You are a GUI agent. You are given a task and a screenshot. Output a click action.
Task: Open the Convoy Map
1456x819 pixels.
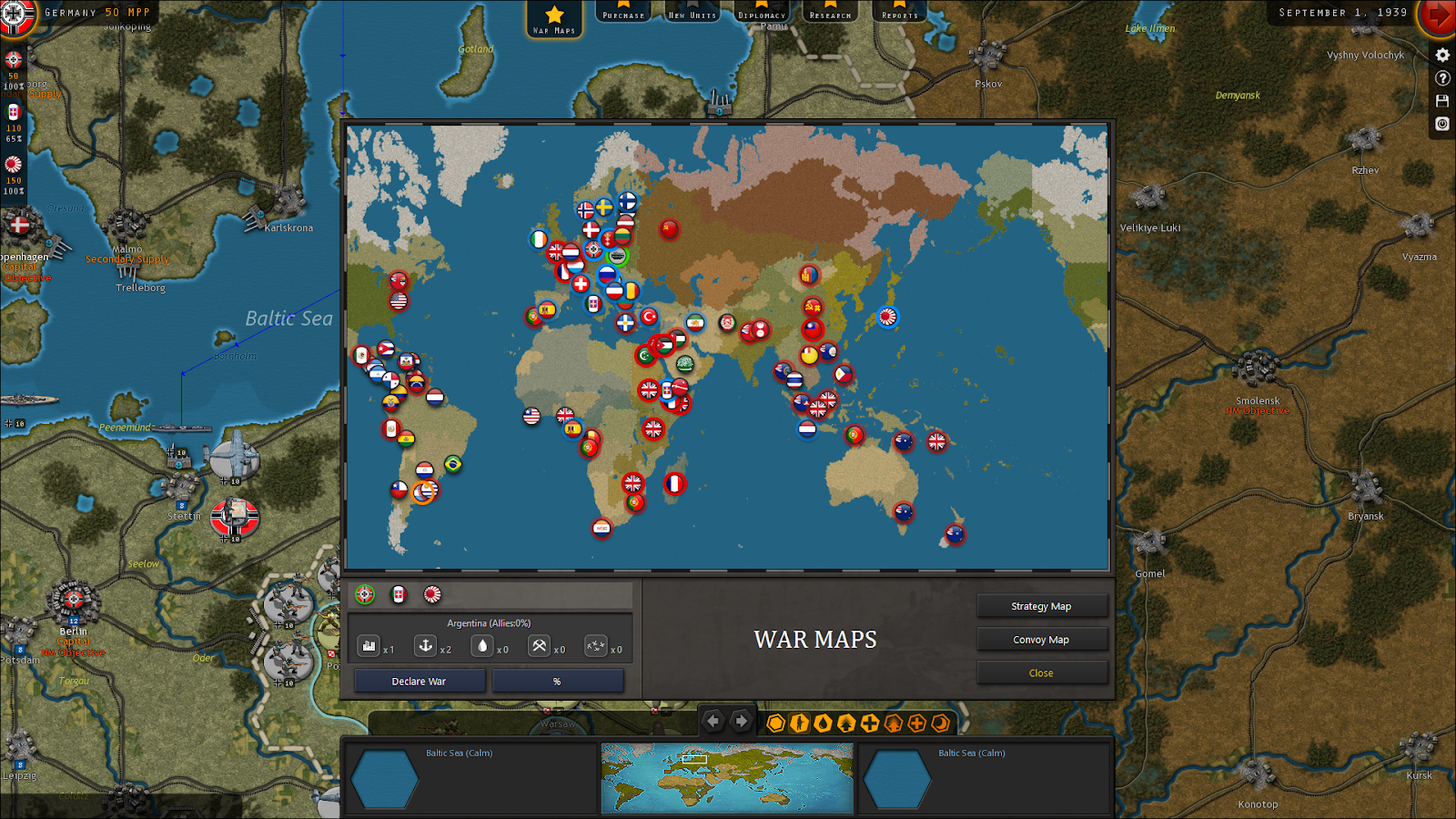(1042, 639)
